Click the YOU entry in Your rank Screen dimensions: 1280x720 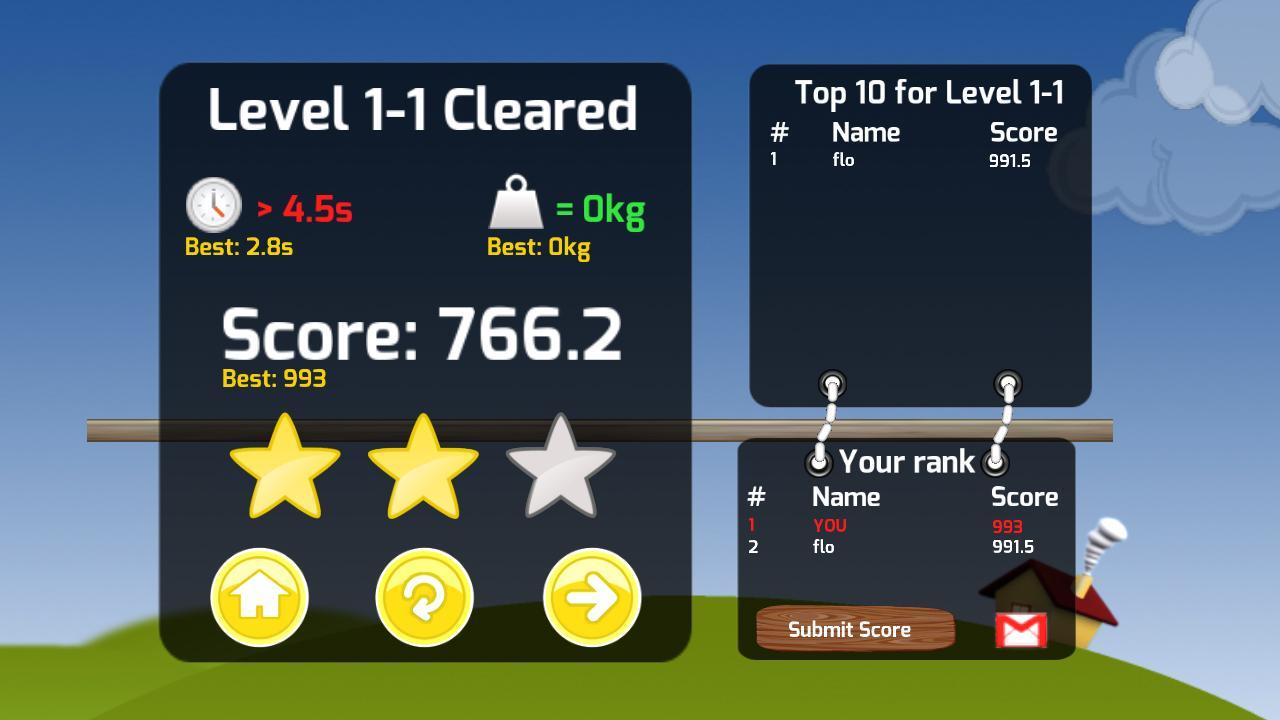[x=826, y=524]
